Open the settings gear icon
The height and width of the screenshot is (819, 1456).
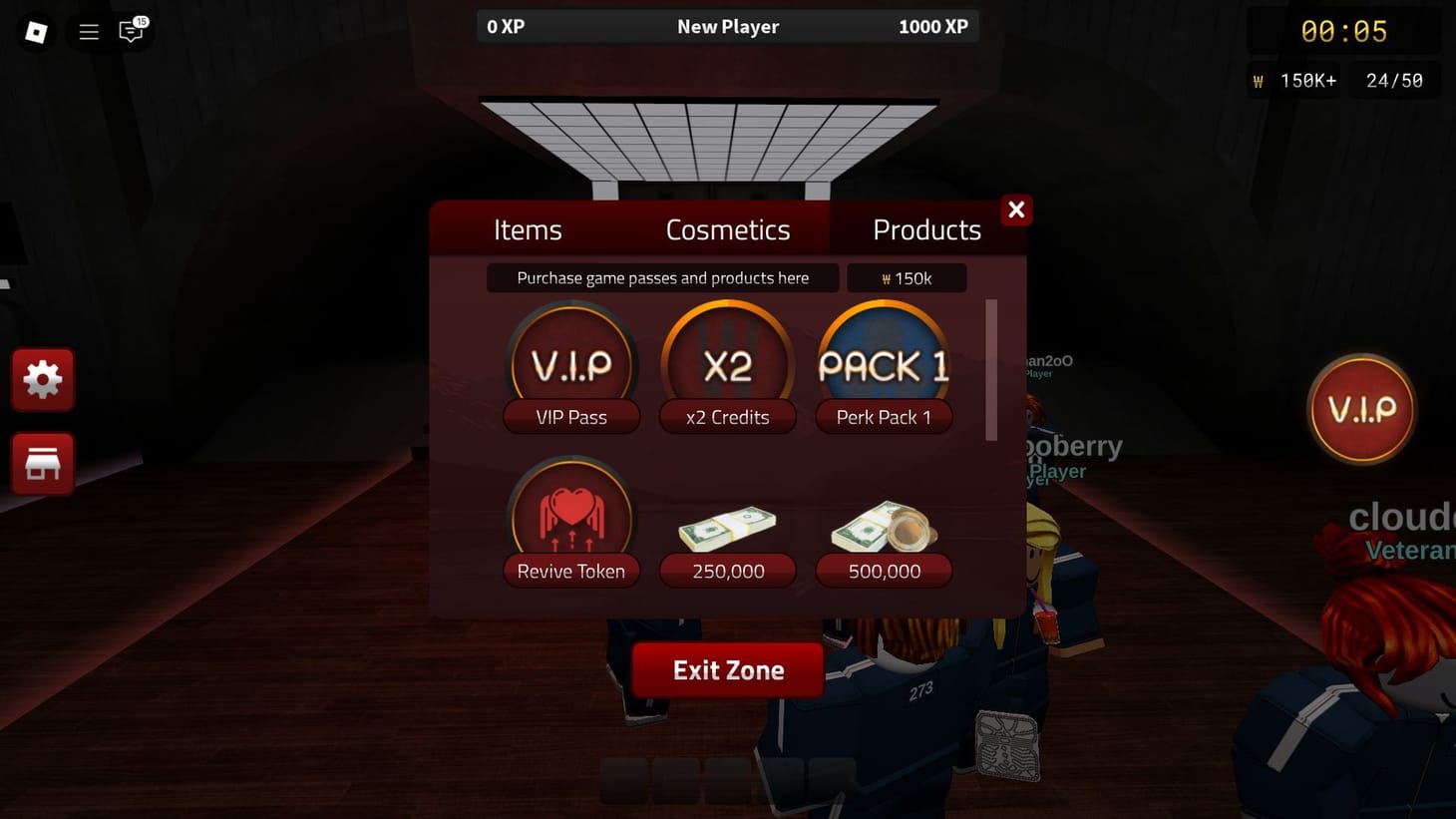pyautogui.click(x=43, y=379)
